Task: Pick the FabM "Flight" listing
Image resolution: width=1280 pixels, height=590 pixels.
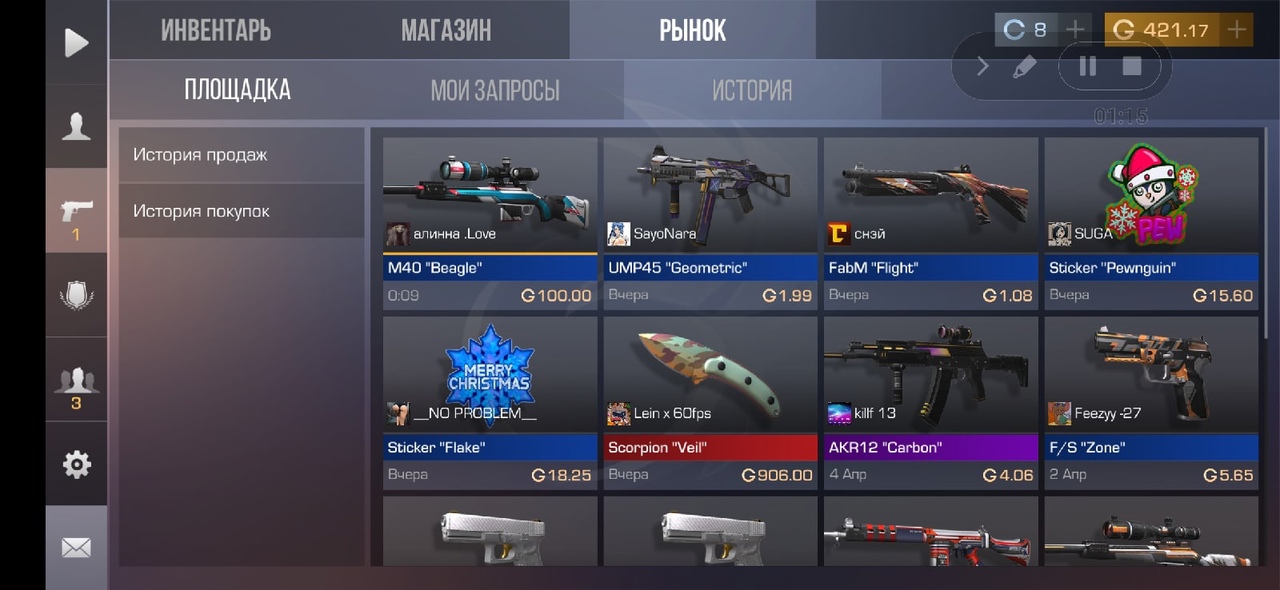Action: pyautogui.click(x=930, y=222)
